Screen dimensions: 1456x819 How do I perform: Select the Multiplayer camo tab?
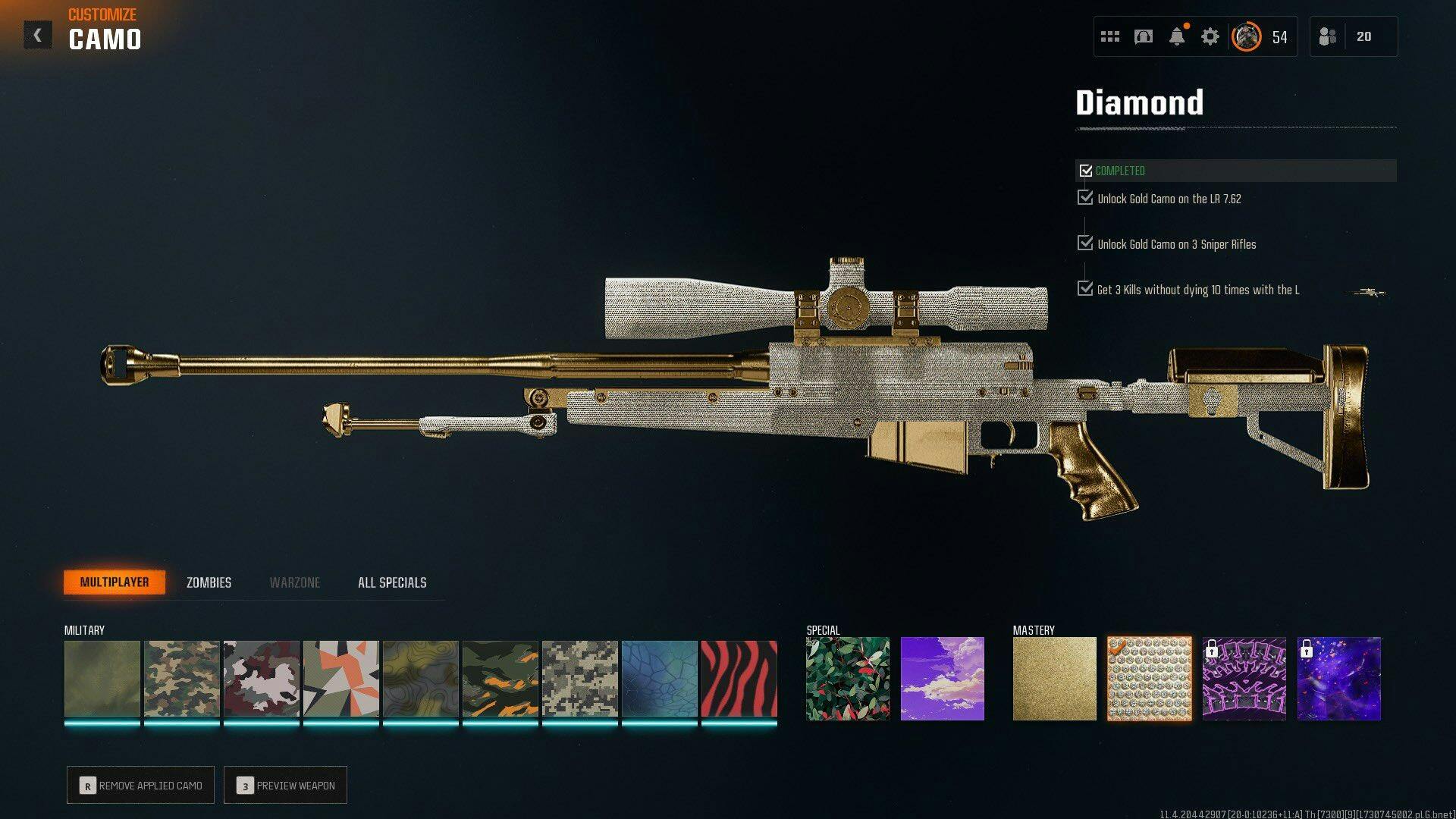(x=115, y=582)
